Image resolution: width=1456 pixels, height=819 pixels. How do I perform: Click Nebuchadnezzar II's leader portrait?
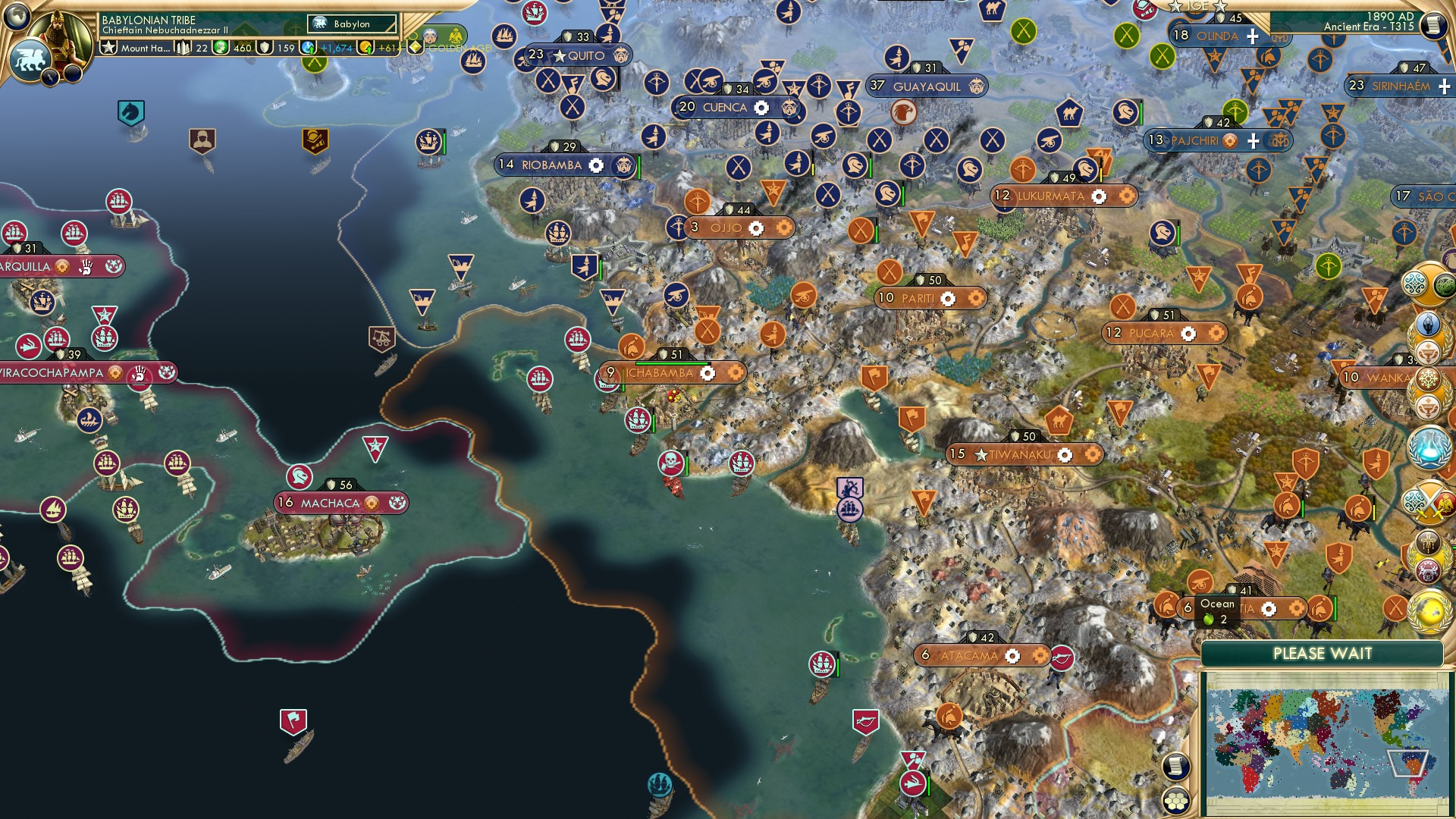(59, 38)
